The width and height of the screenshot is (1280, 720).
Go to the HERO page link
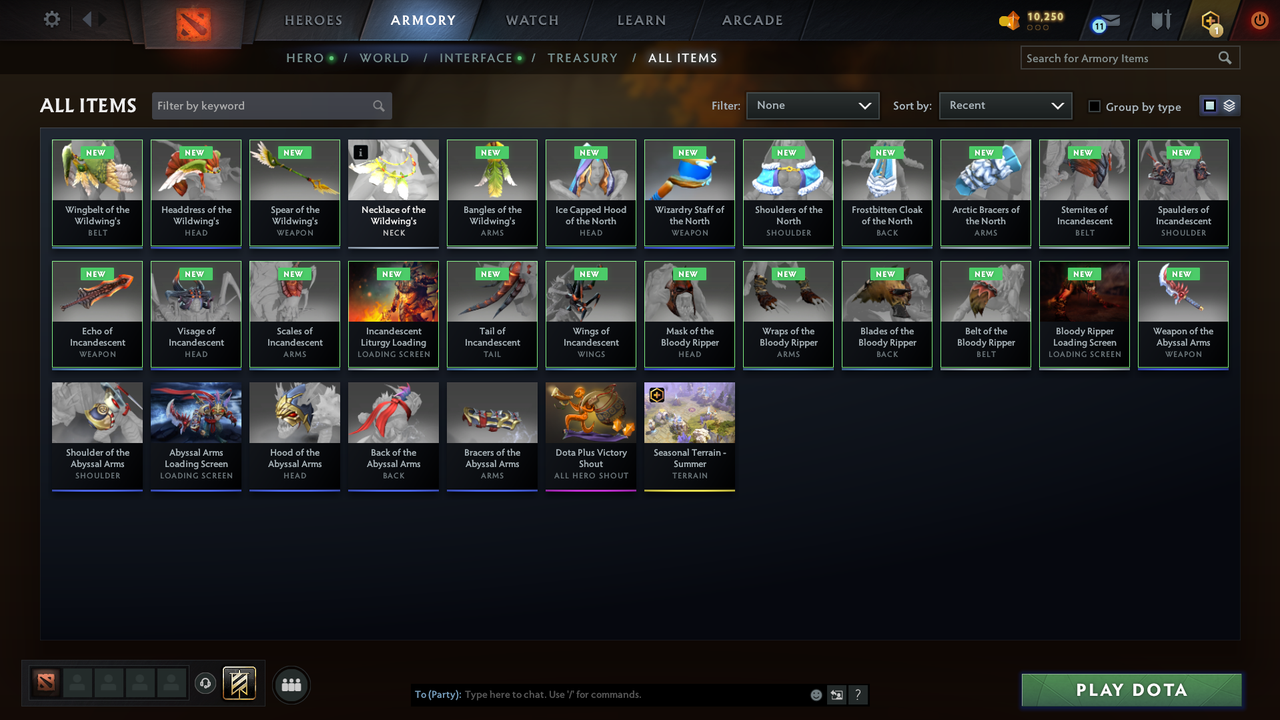click(306, 58)
